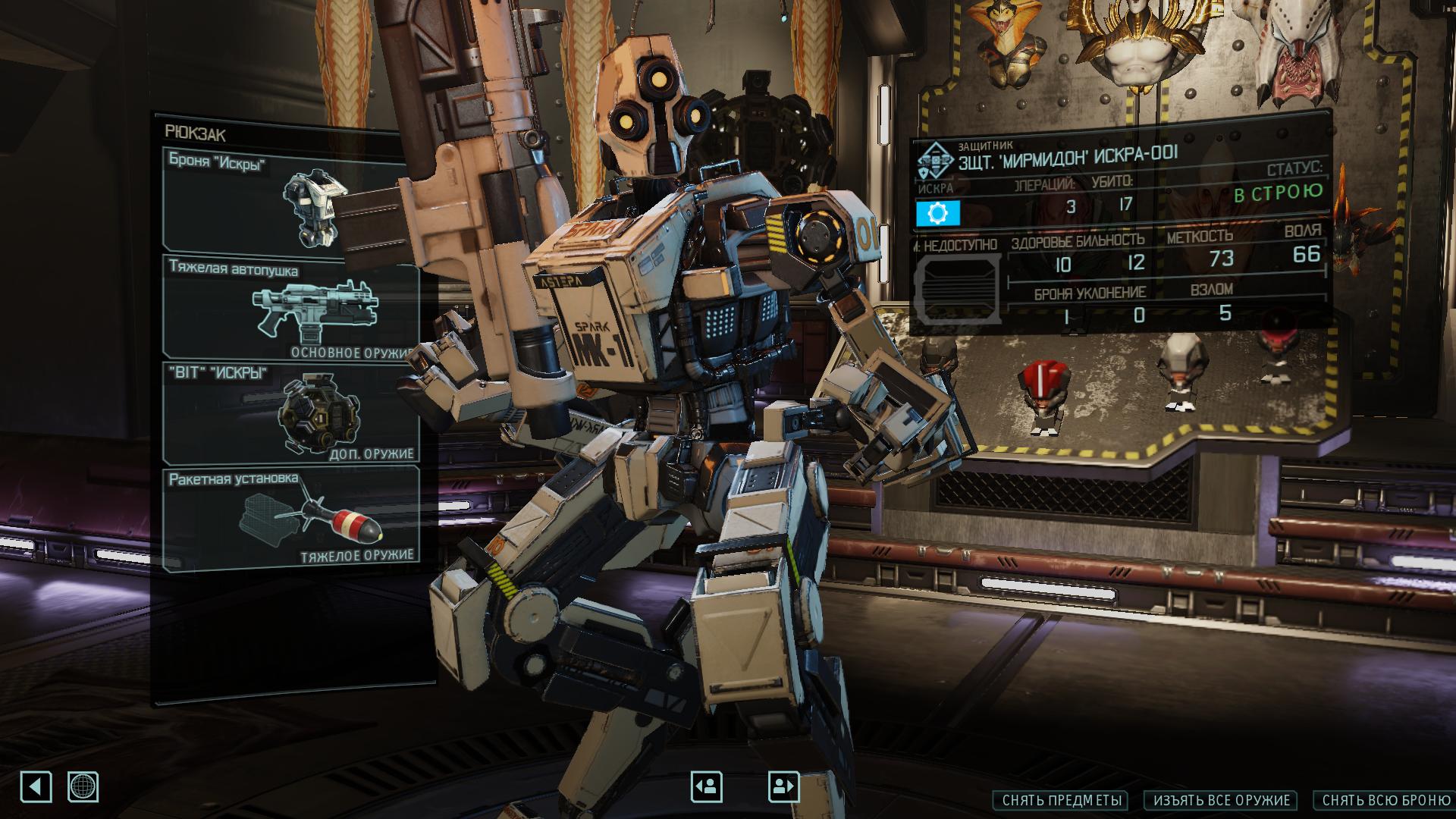Click Снять предметы button
1456x819 pixels.
[1060, 800]
